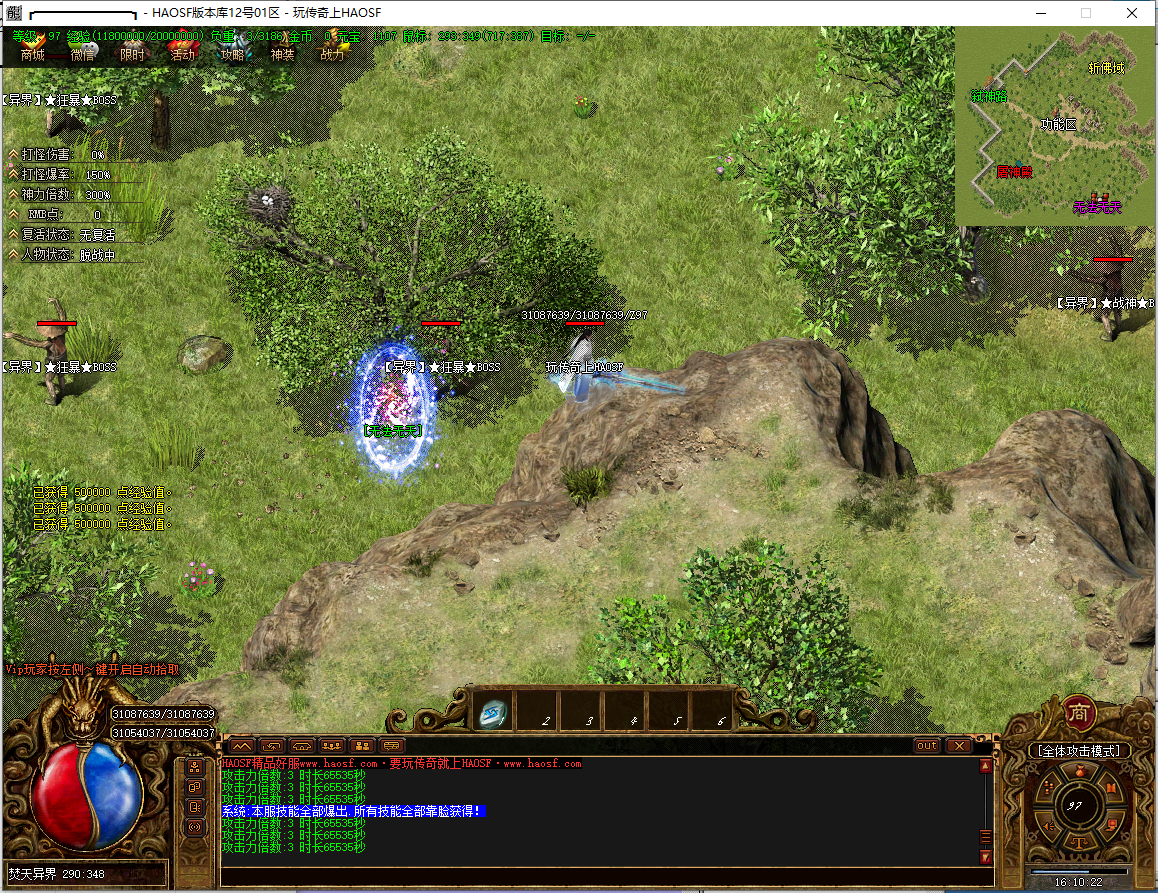Open the skill book icon on the wheel

click(x=1111, y=789)
